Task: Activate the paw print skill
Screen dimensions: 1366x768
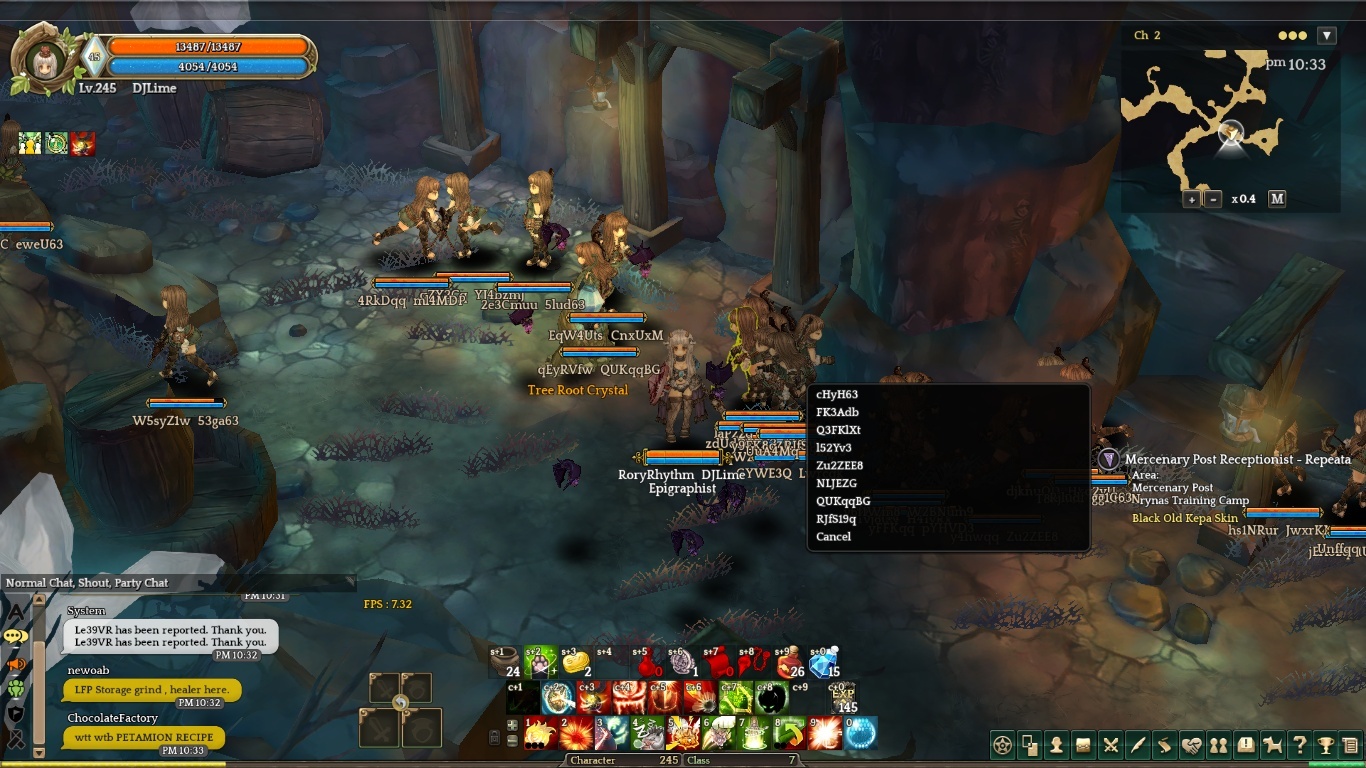Action: point(540,664)
